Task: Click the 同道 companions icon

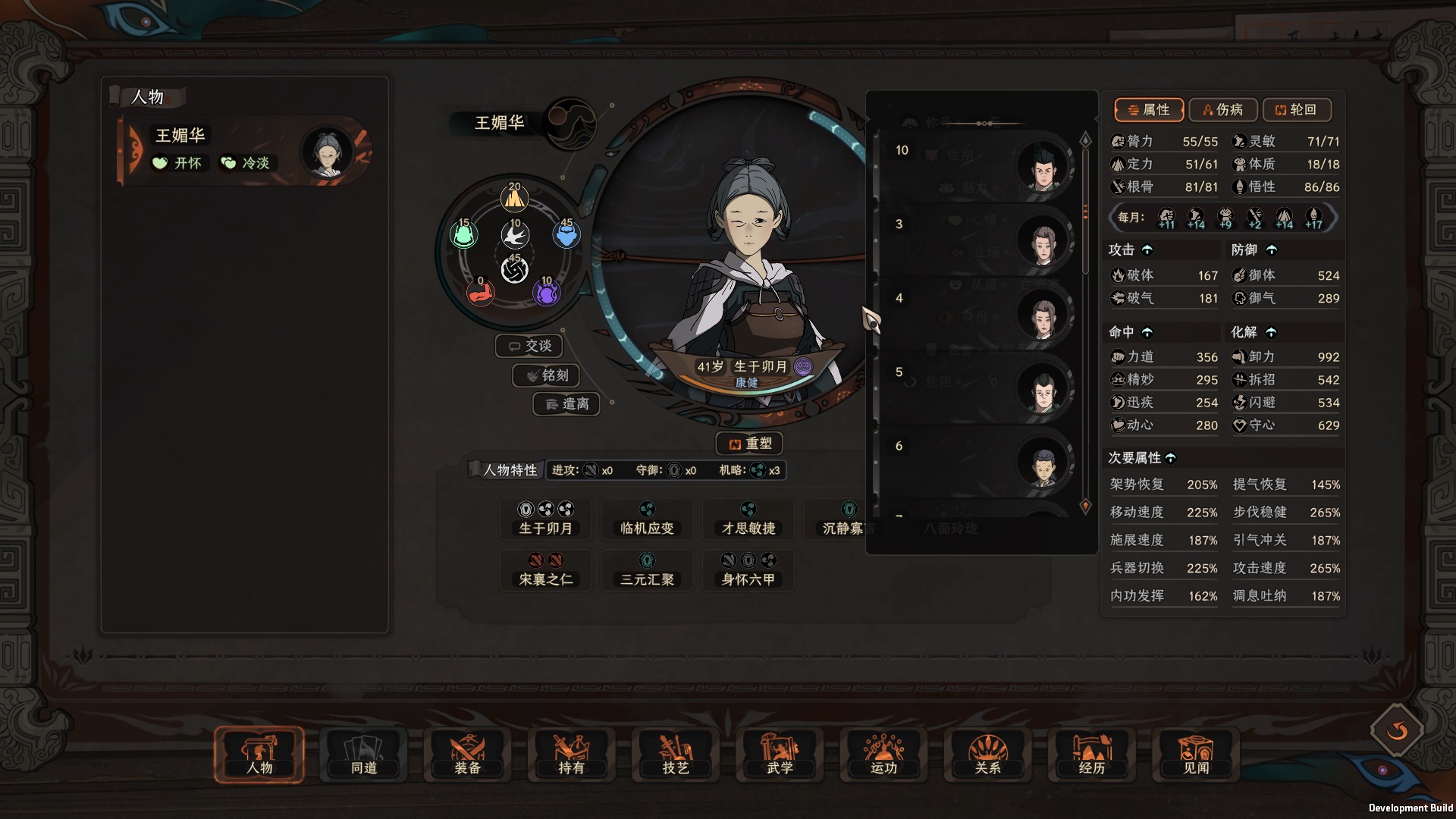Action: [x=364, y=755]
